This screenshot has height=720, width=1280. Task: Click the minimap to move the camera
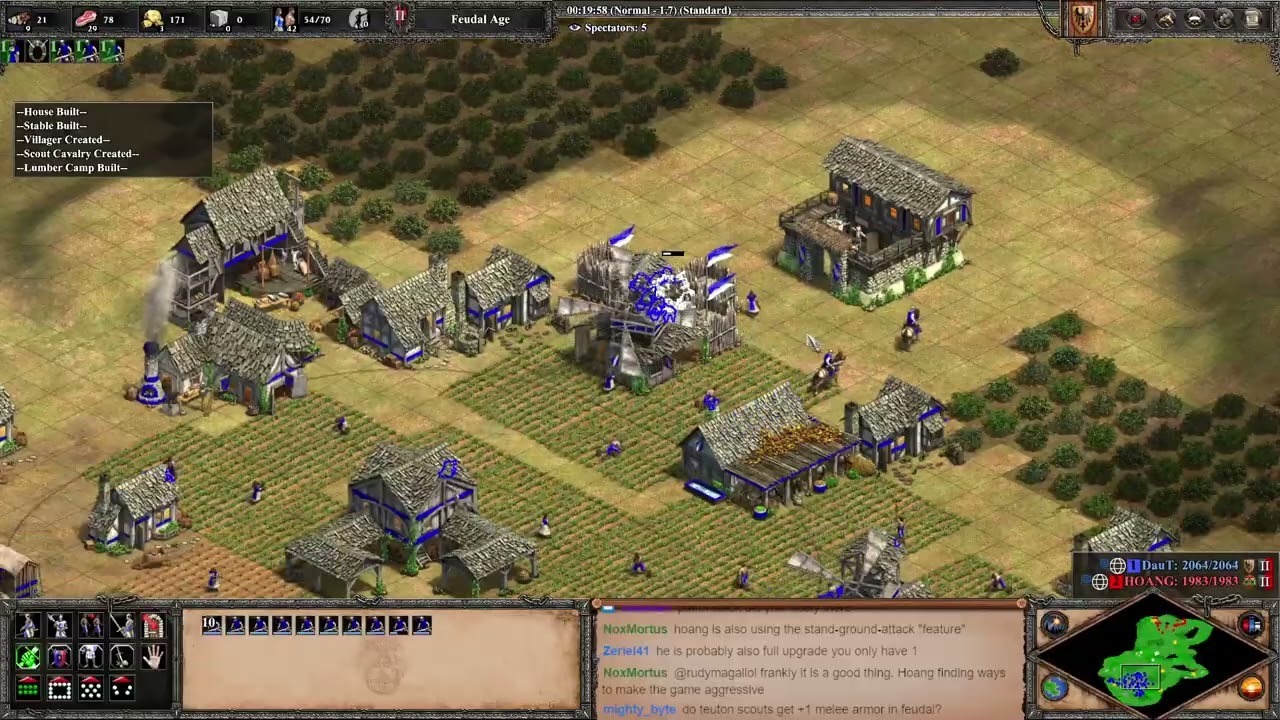(1150, 655)
